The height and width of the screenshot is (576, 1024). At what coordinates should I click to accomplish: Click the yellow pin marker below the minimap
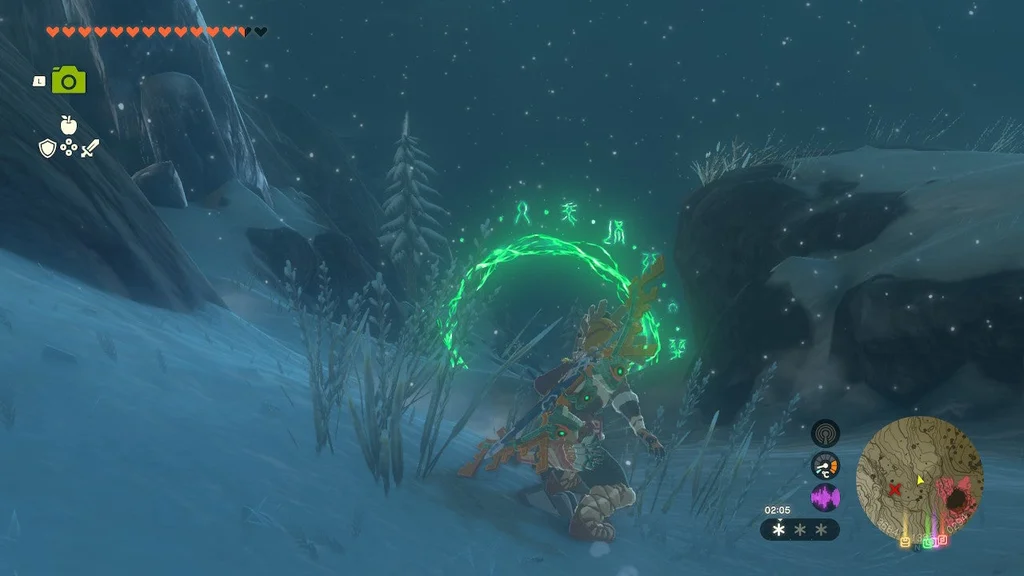pos(906,542)
